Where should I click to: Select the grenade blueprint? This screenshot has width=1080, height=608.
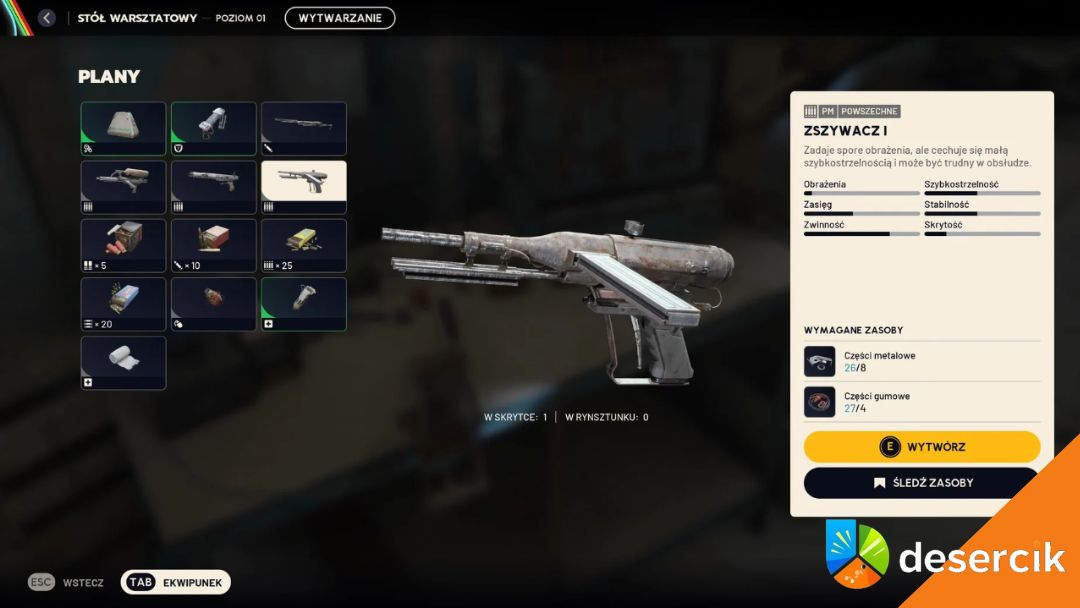click(213, 304)
